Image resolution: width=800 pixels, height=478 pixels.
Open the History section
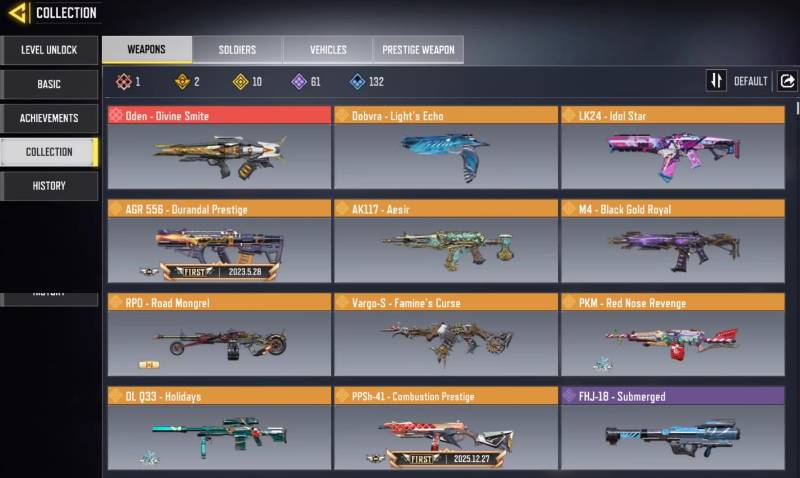(49, 185)
